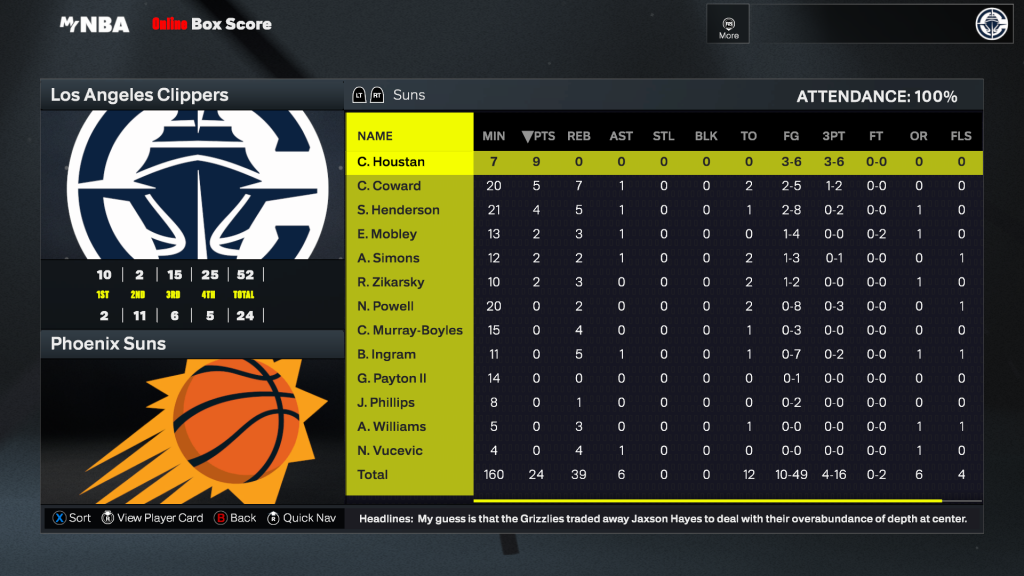Choose the C. Coward stat row
The image size is (1024, 576).
pyautogui.click(x=389, y=186)
